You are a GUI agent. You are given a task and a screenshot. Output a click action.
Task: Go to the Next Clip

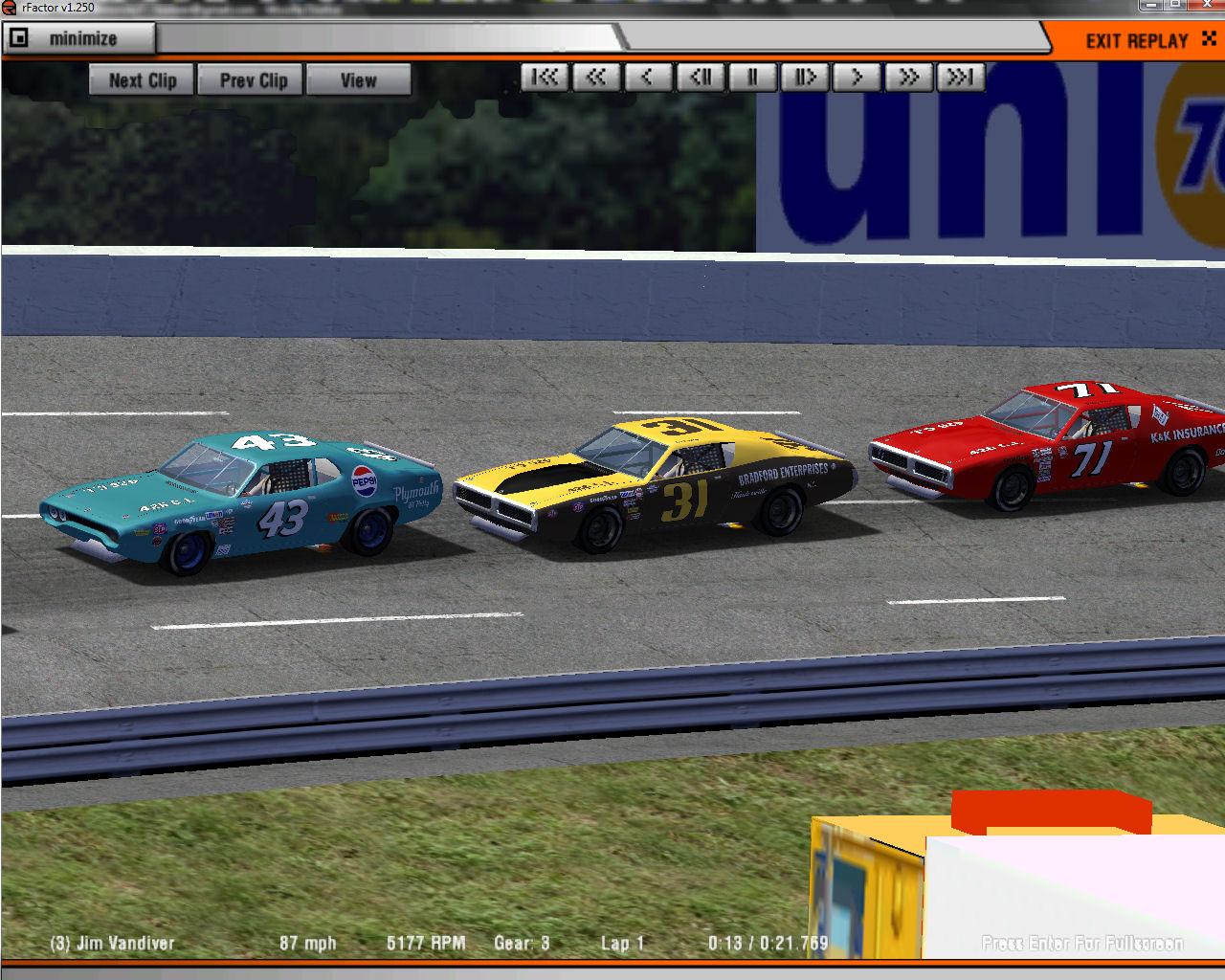tap(142, 80)
